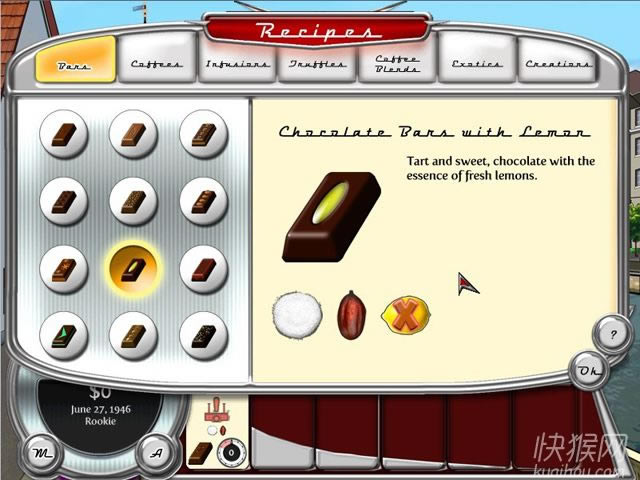Open help with the question mark button
Screen dimensions: 640x480
click(x=613, y=333)
